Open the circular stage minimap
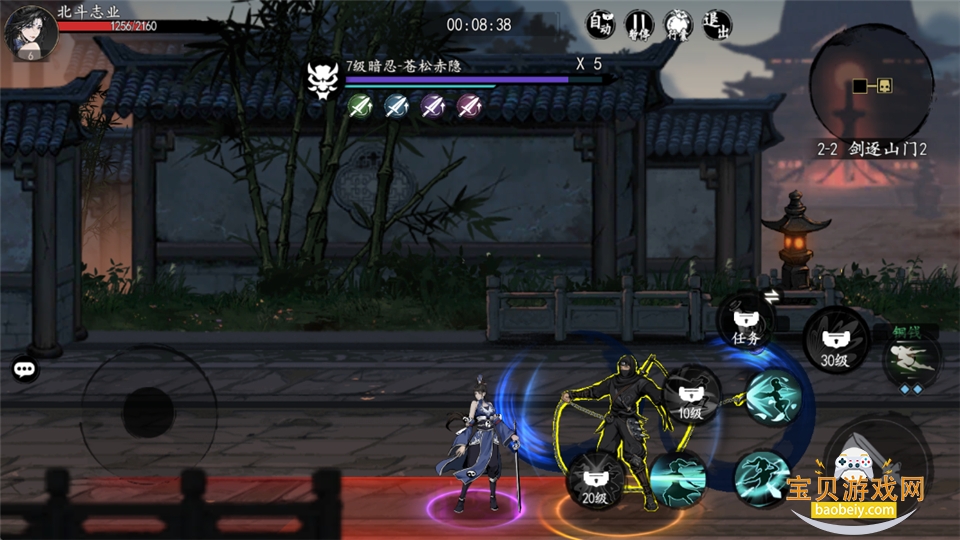The image size is (960, 540). [x=870, y=85]
